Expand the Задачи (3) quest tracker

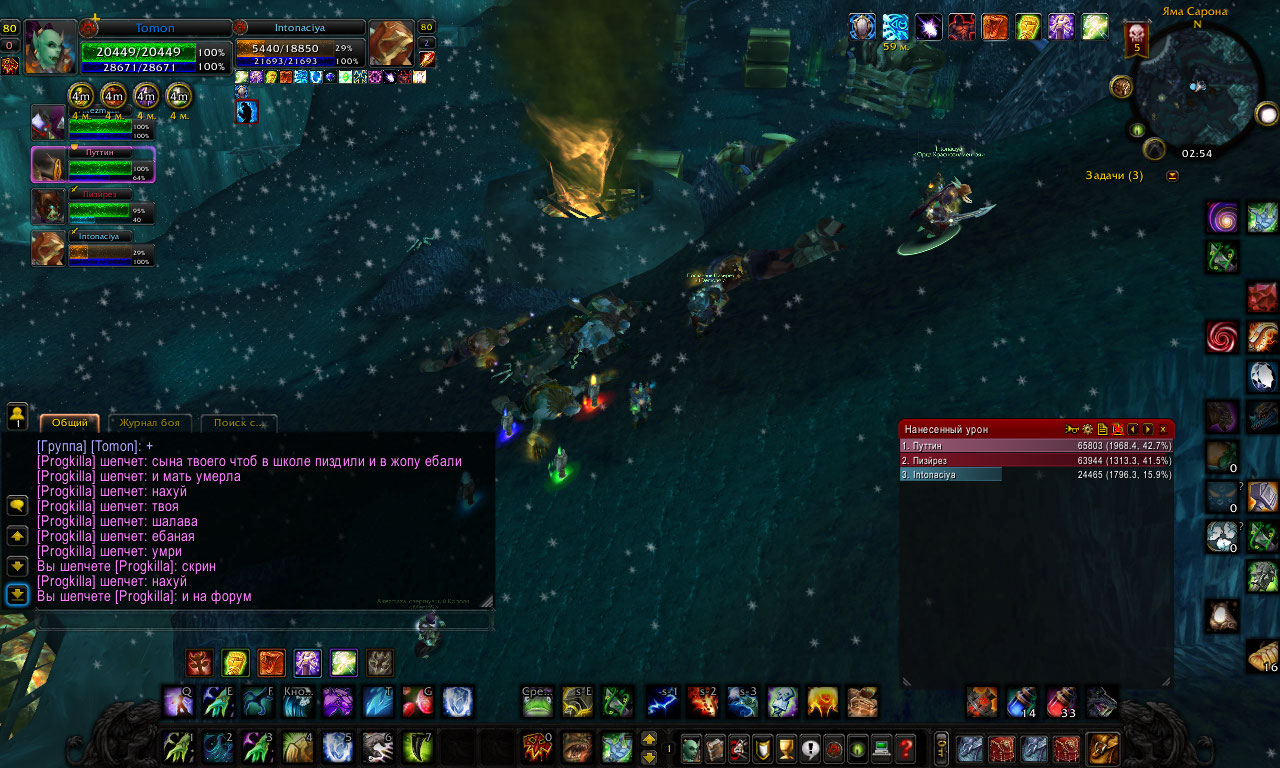1172,176
